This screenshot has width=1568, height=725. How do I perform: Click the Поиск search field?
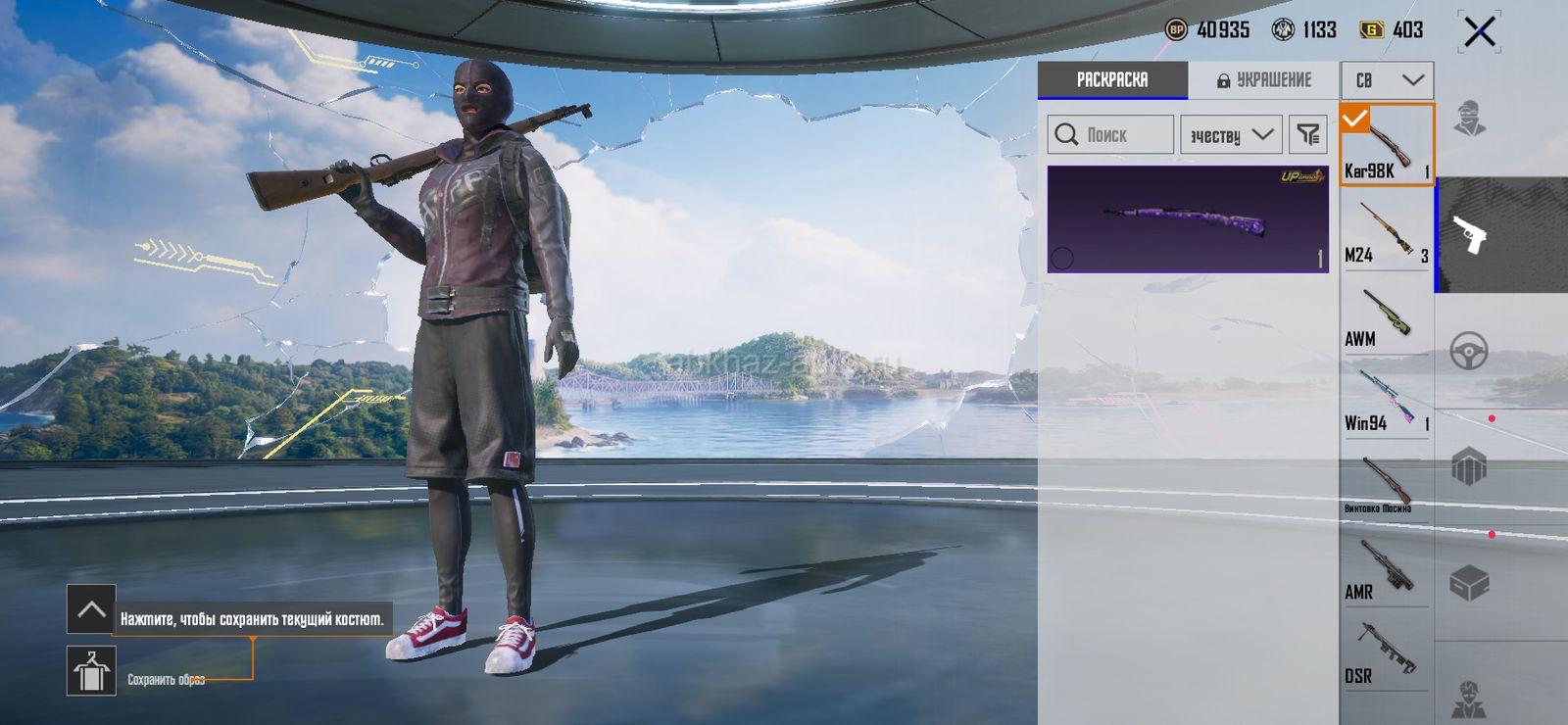1110,135
